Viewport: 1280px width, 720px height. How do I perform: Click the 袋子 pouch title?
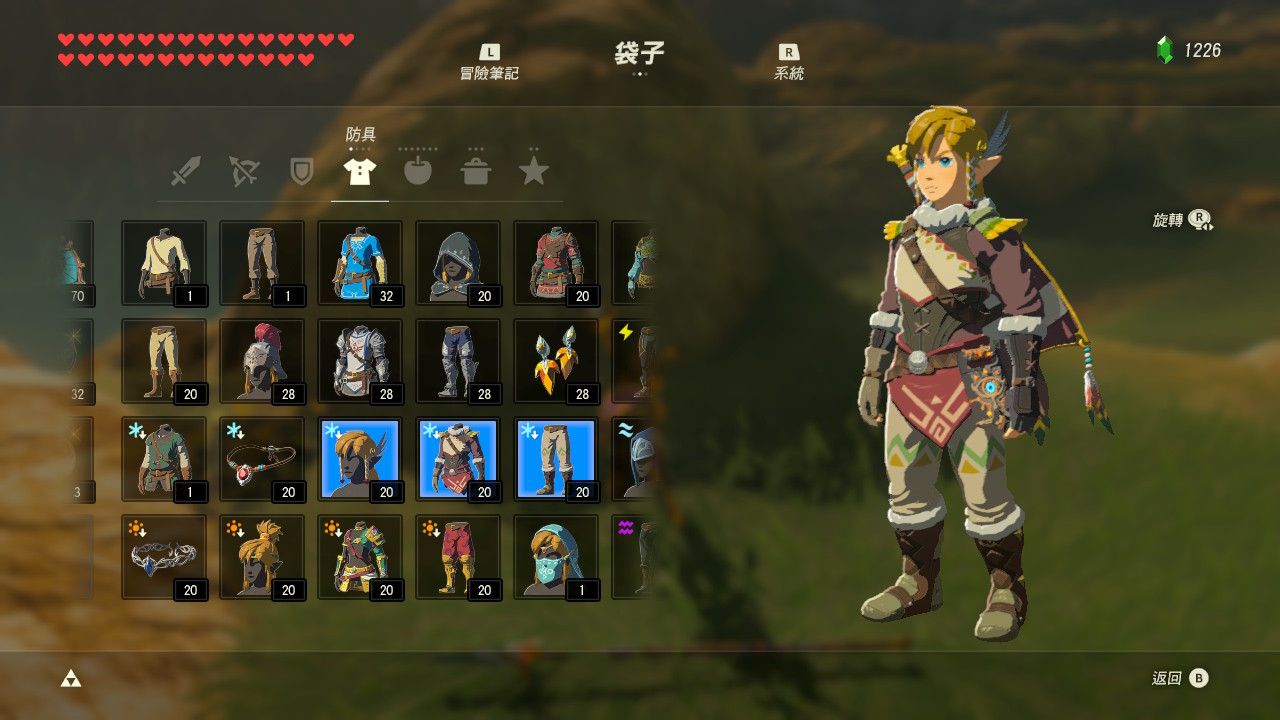click(640, 53)
